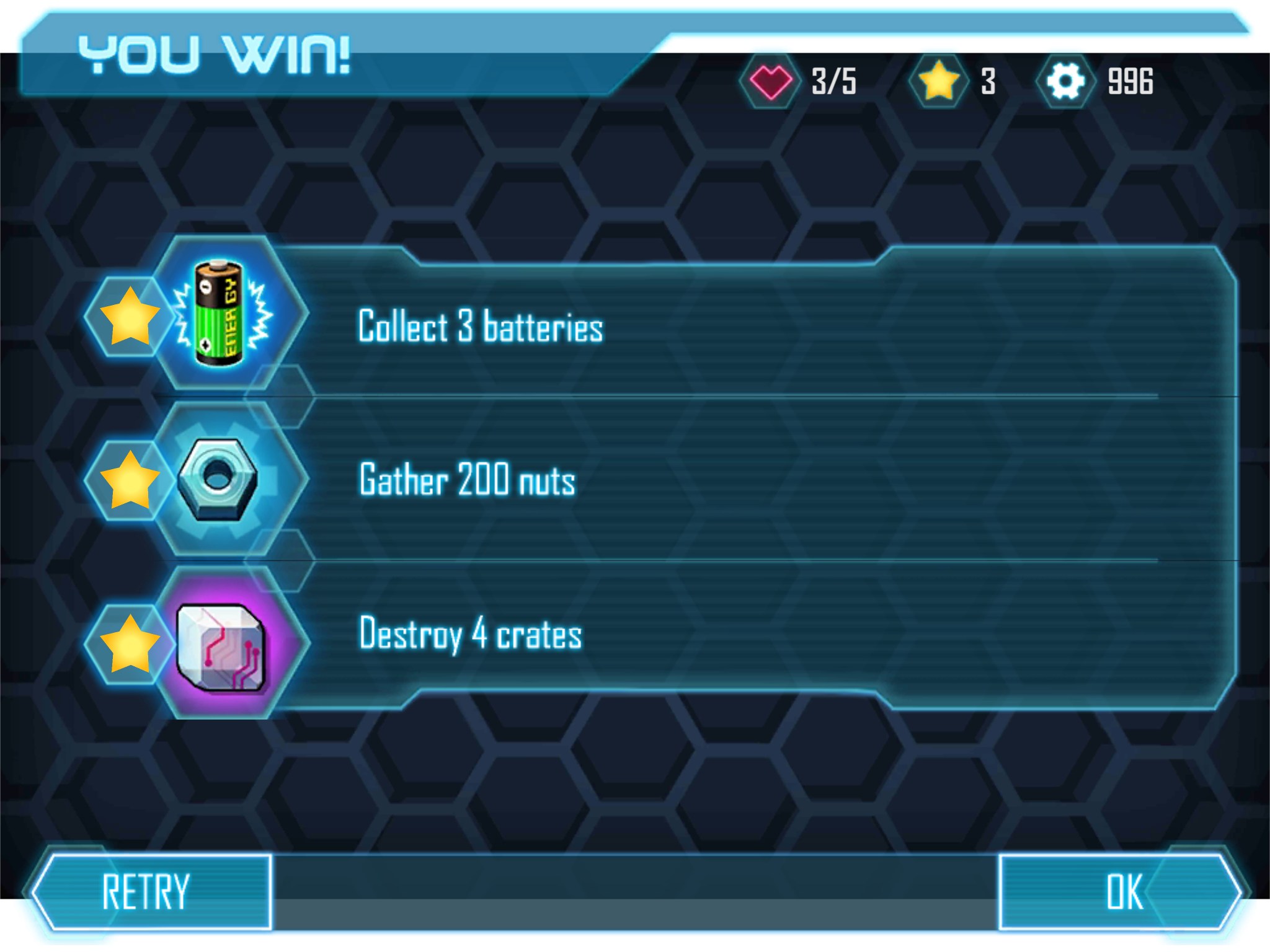
Task: Select the Gather 200 nuts objective
Action: [x=467, y=480]
